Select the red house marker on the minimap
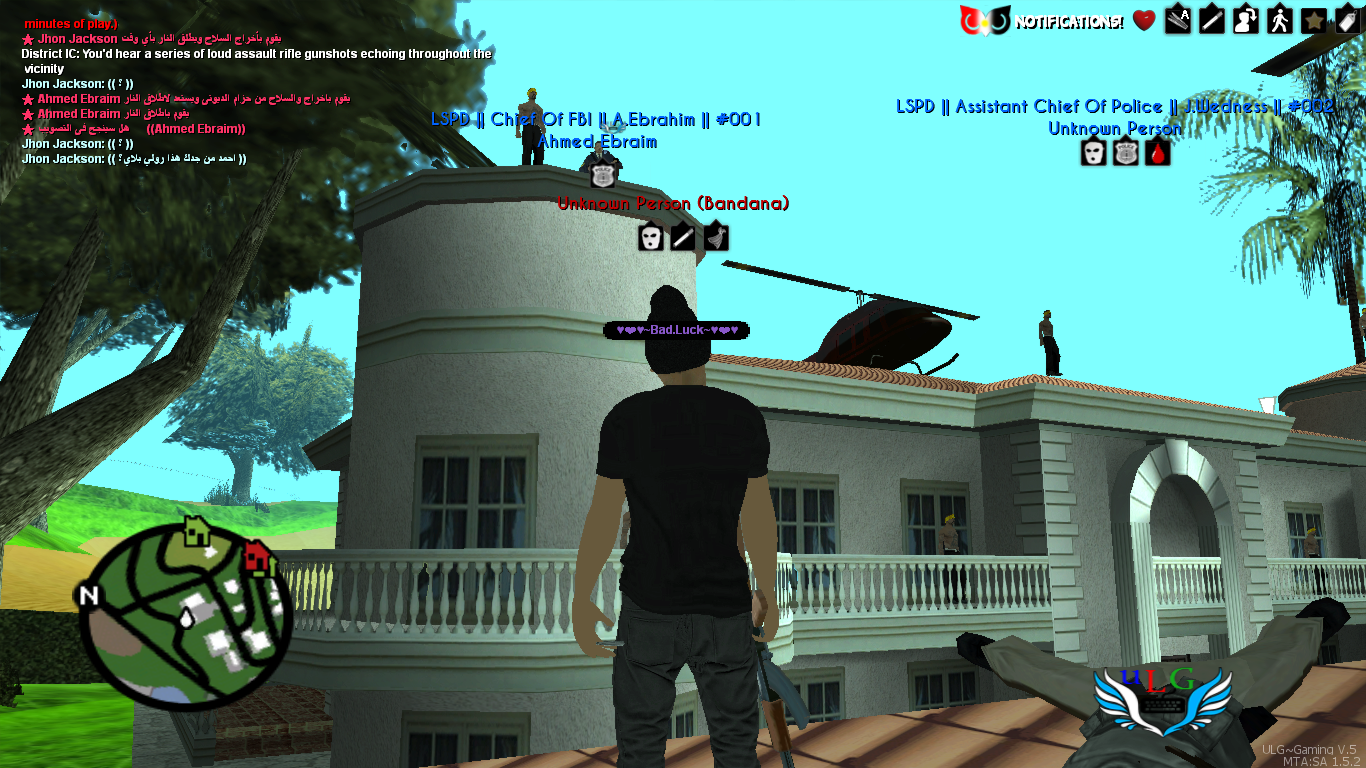Viewport: 1366px width, 768px height. tap(259, 556)
